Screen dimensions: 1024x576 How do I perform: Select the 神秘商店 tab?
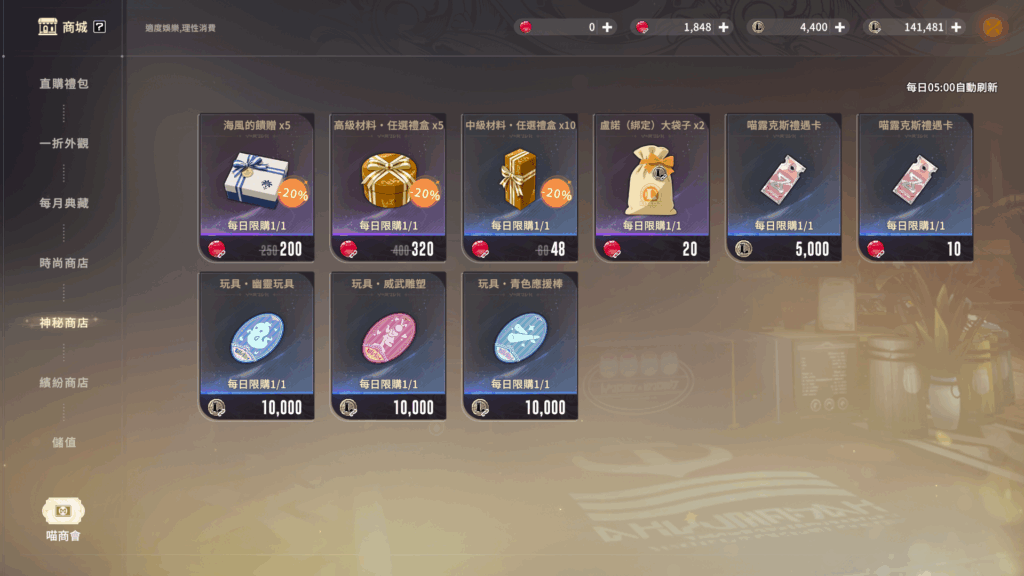coord(64,323)
